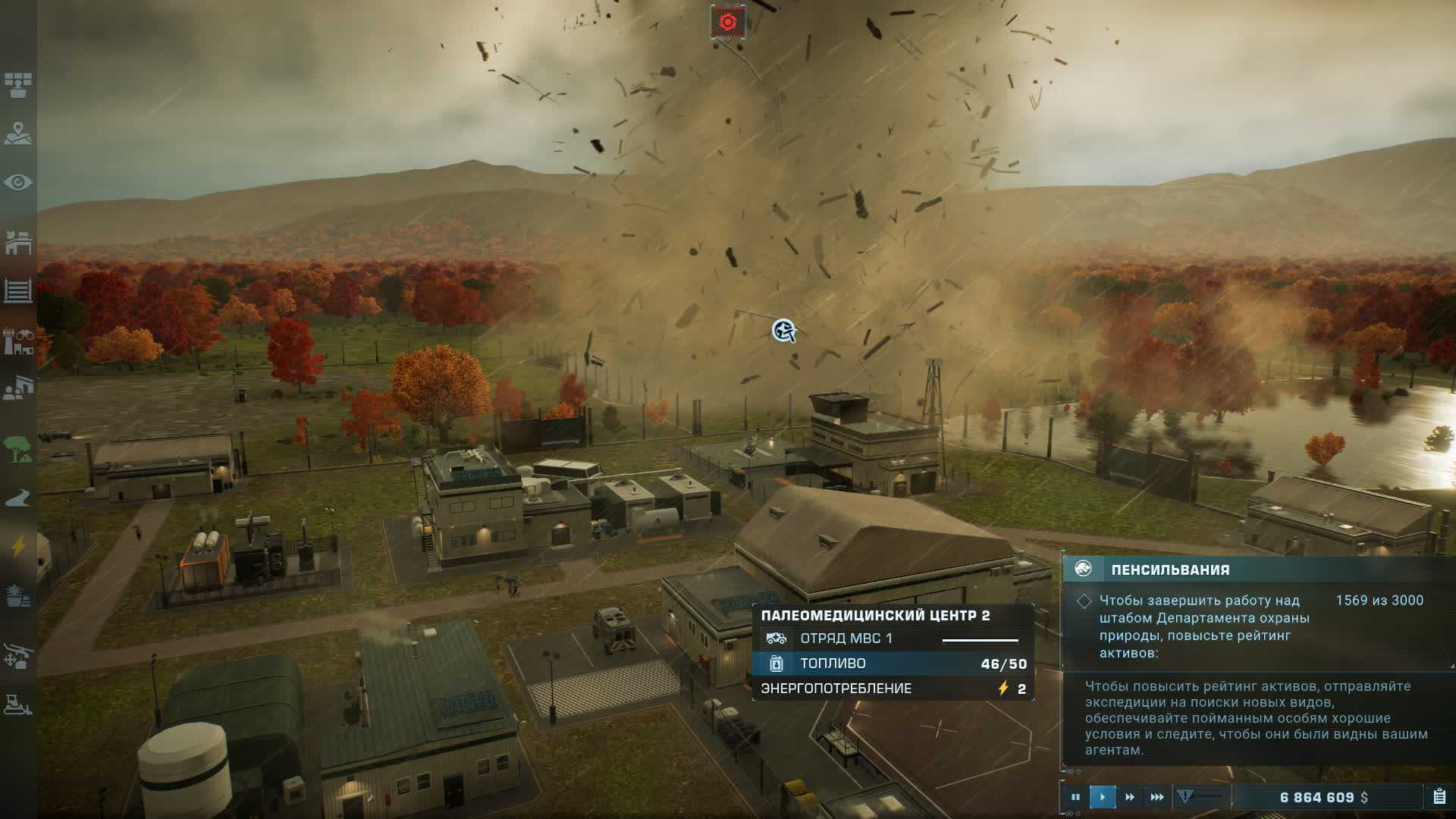Switch to double fast-forward speed
Viewport: 1456px width, 819px height.
[x=1129, y=797]
